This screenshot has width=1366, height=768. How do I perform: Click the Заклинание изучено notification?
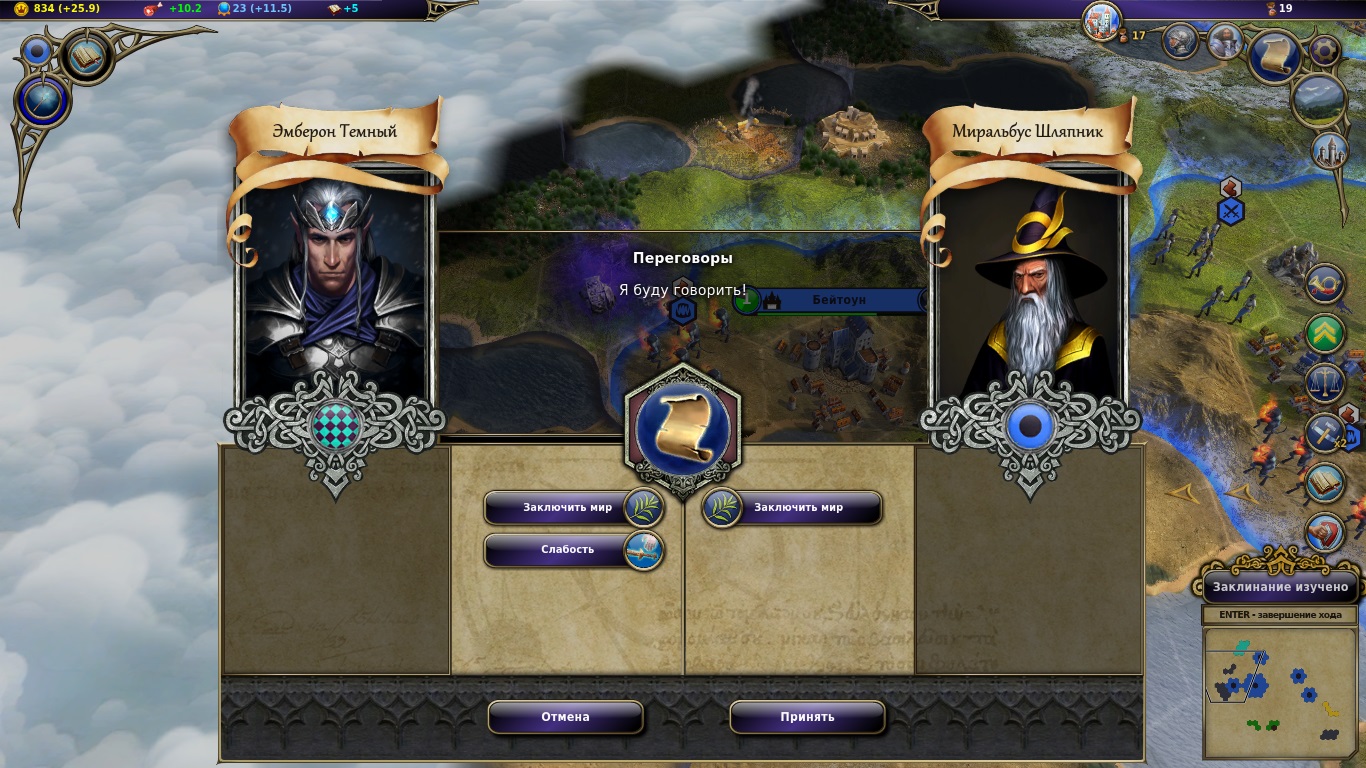pyautogui.click(x=1281, y=587)
